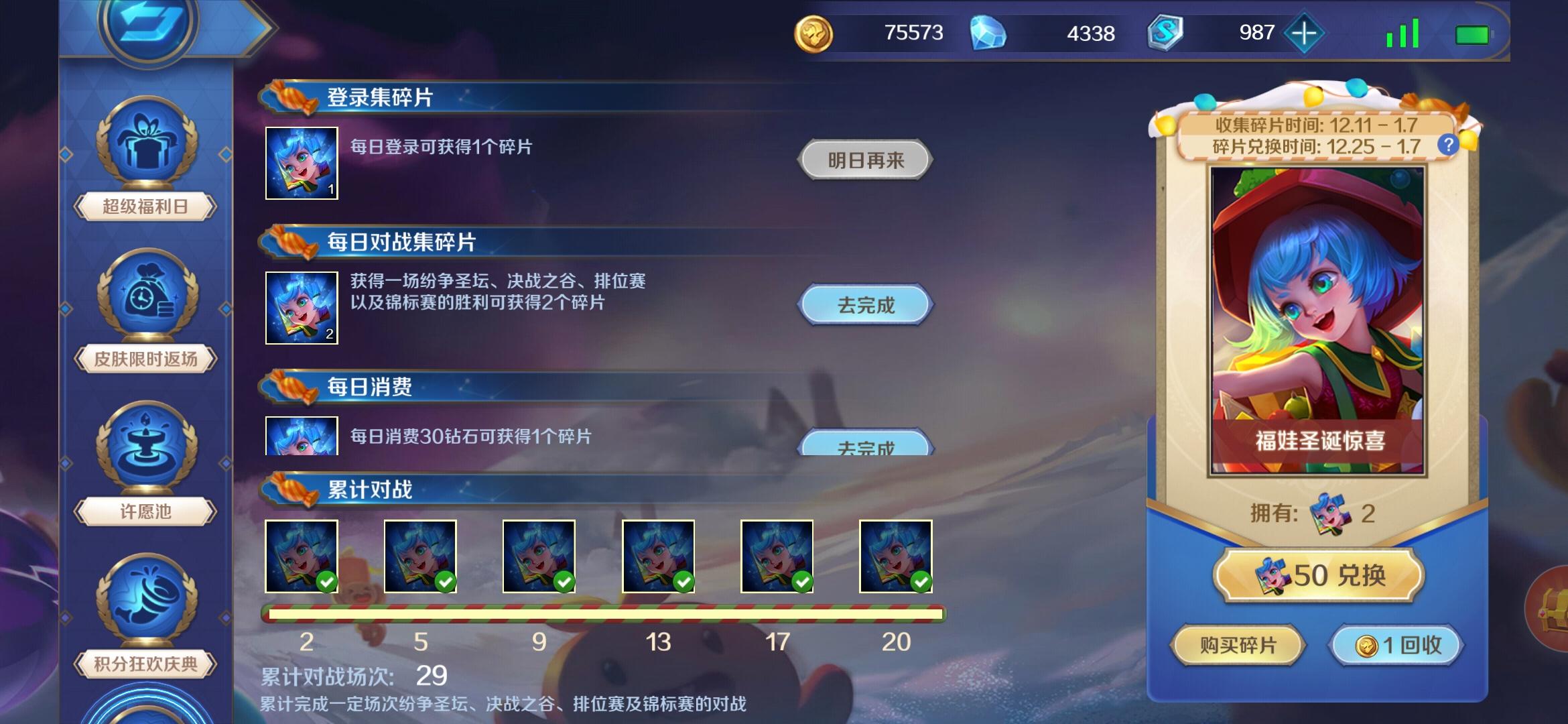Image resolution: width=1568 pixels, height=724 pixels.
Task: Tap the daily login fragment thumbnail
Action: pos(302,162)
